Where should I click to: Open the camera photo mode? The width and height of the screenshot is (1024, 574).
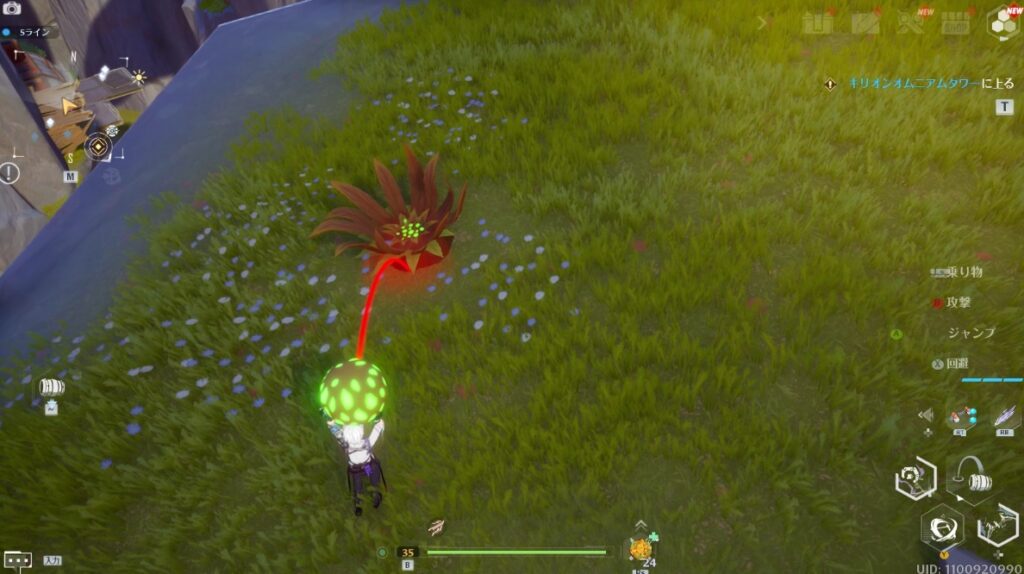coord(13,8)
